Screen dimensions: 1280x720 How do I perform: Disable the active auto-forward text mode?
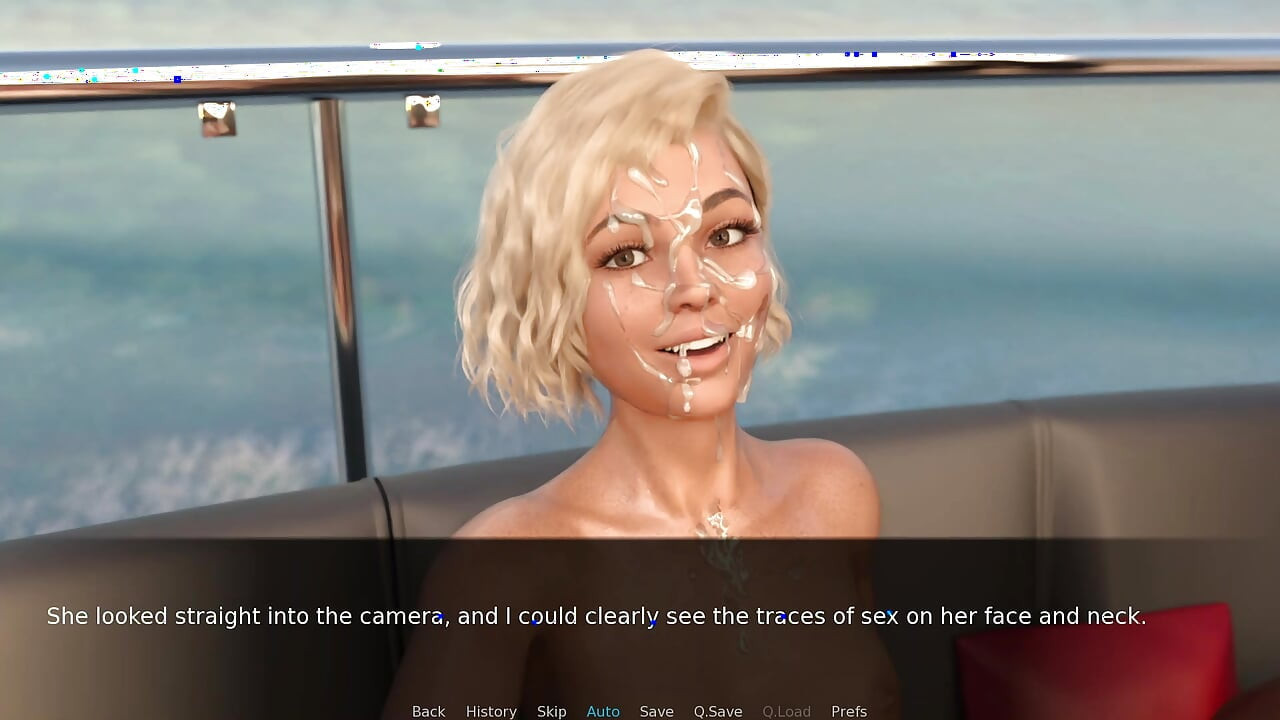tap(603, 711)
